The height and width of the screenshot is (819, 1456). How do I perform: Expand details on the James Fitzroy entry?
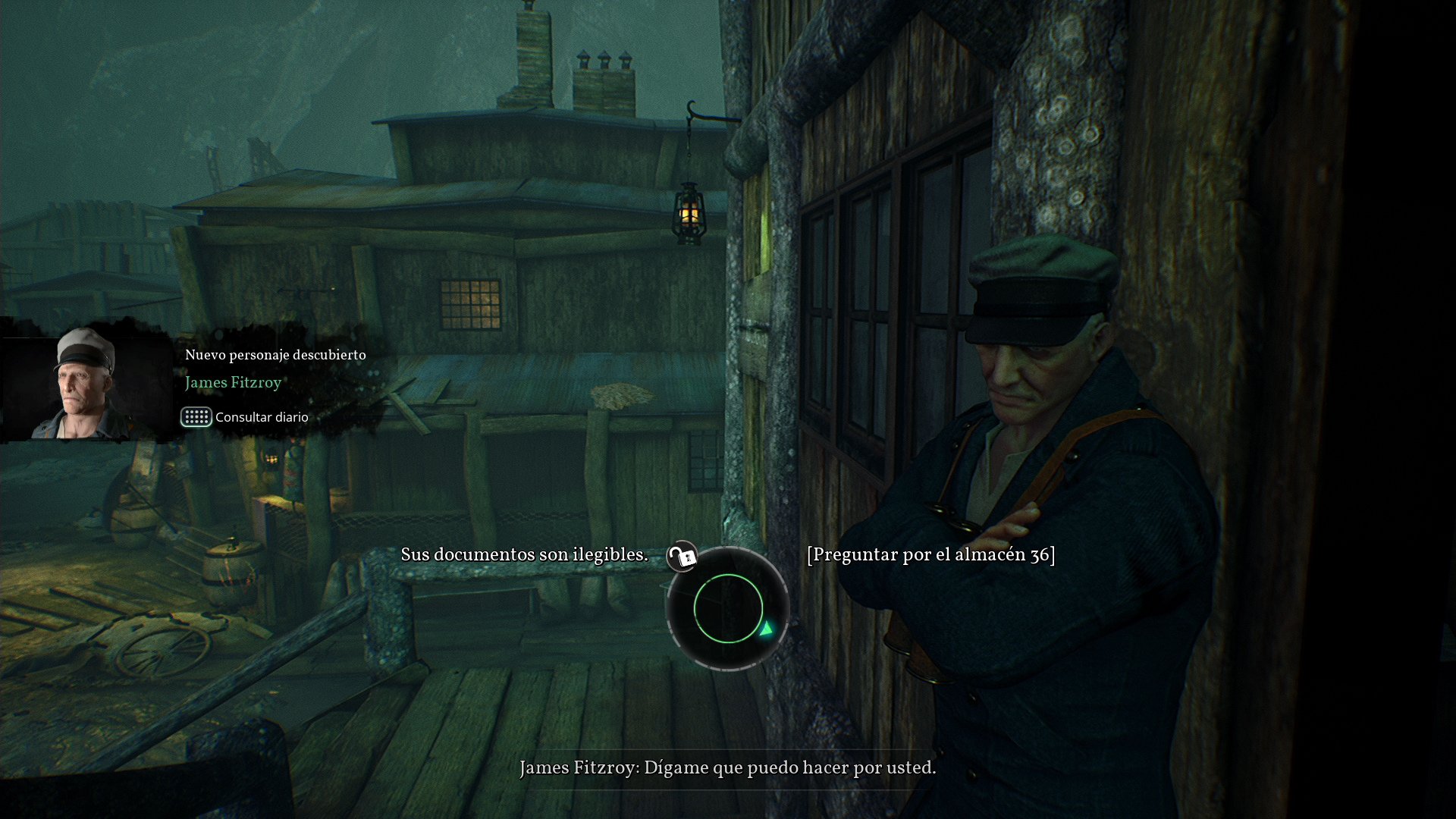[234, 383]
